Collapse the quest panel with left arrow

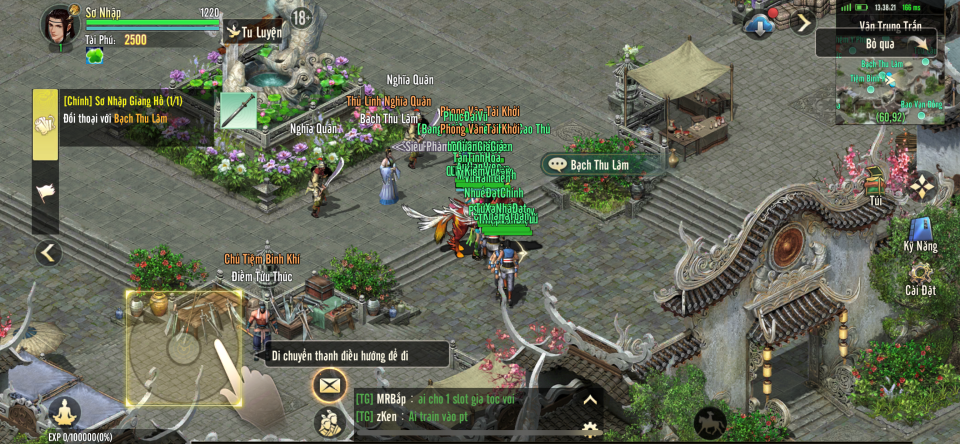pos(48,253)
